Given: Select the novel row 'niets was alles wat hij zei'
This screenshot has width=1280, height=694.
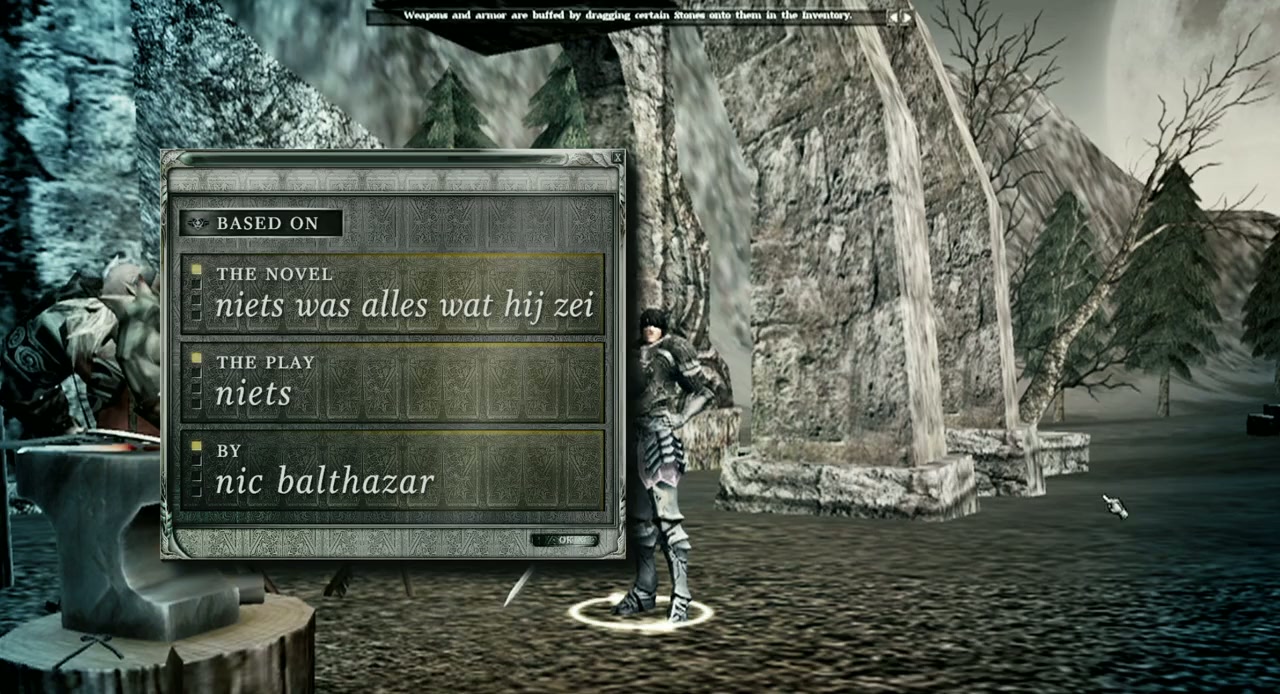Looking at the screenshot, I should pos(392,291).
